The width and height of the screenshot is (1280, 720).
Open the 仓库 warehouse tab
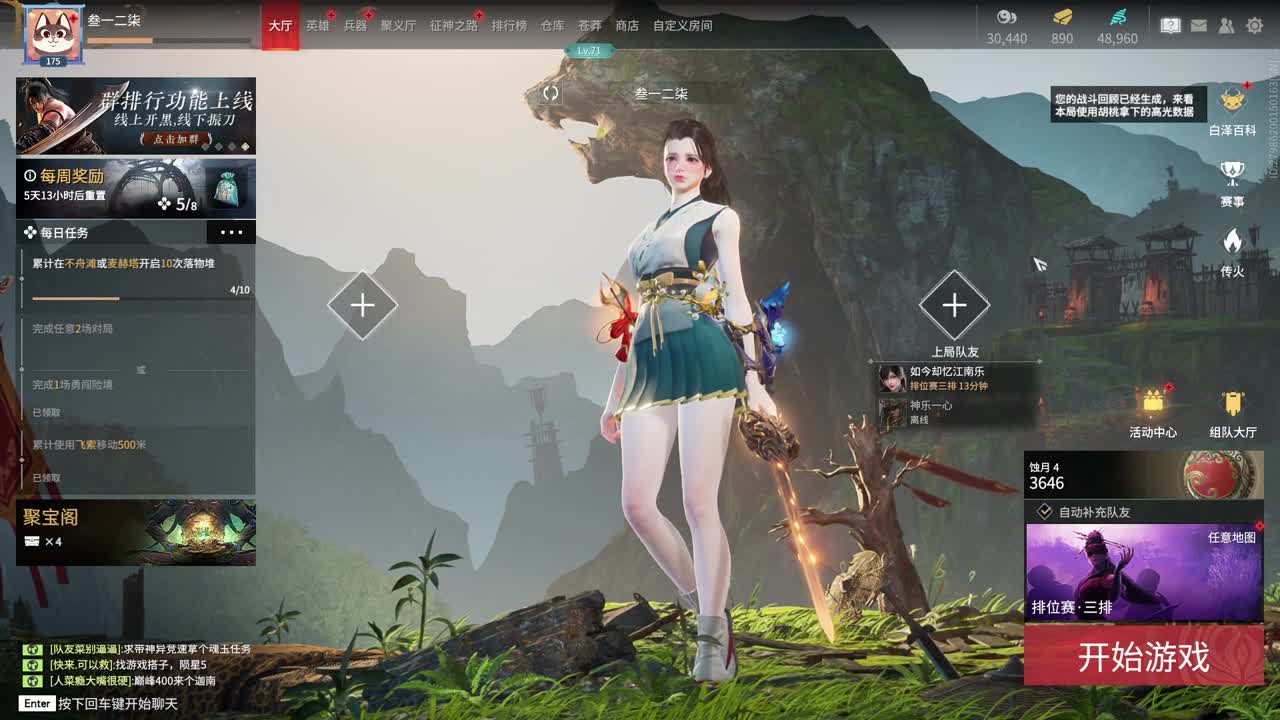point(552,25)
